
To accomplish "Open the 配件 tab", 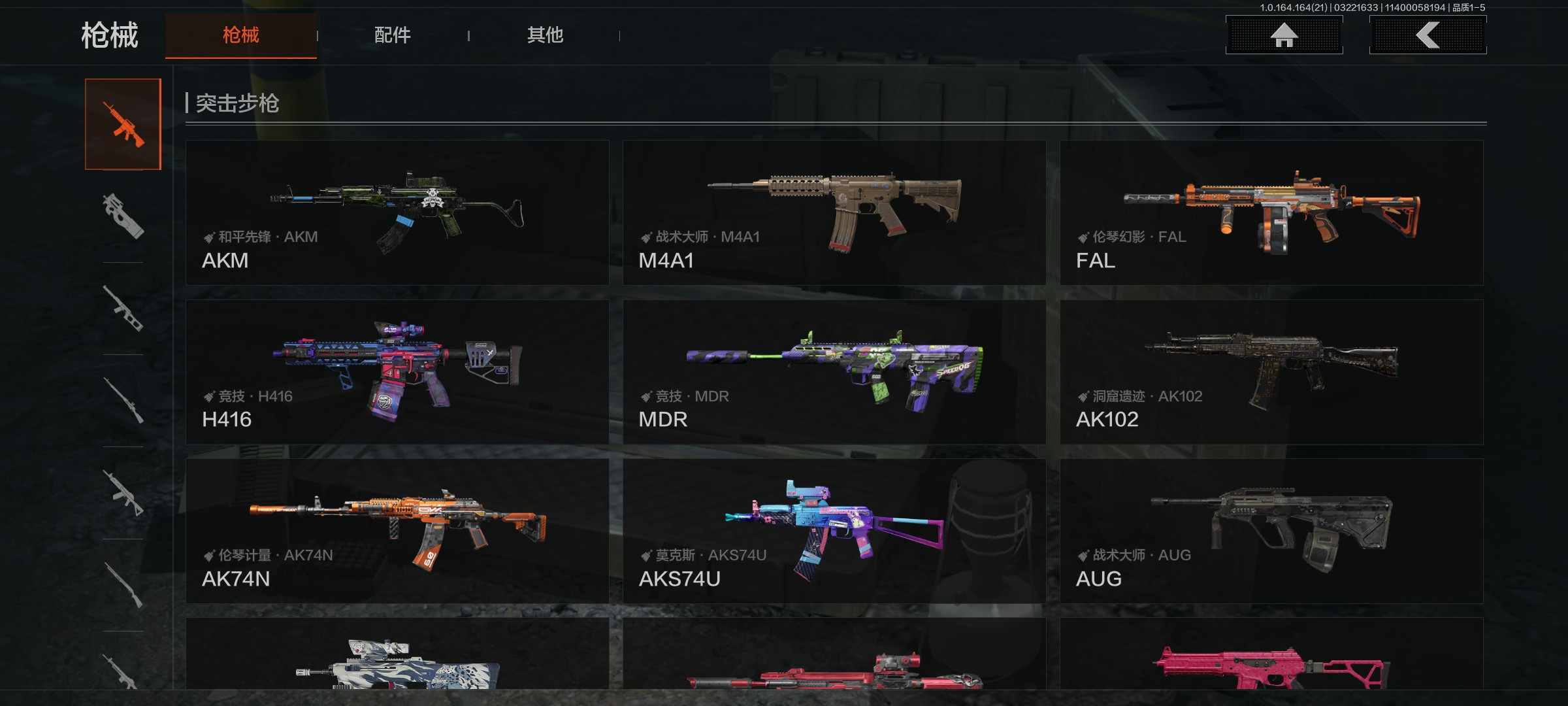I will pos(392,35).
